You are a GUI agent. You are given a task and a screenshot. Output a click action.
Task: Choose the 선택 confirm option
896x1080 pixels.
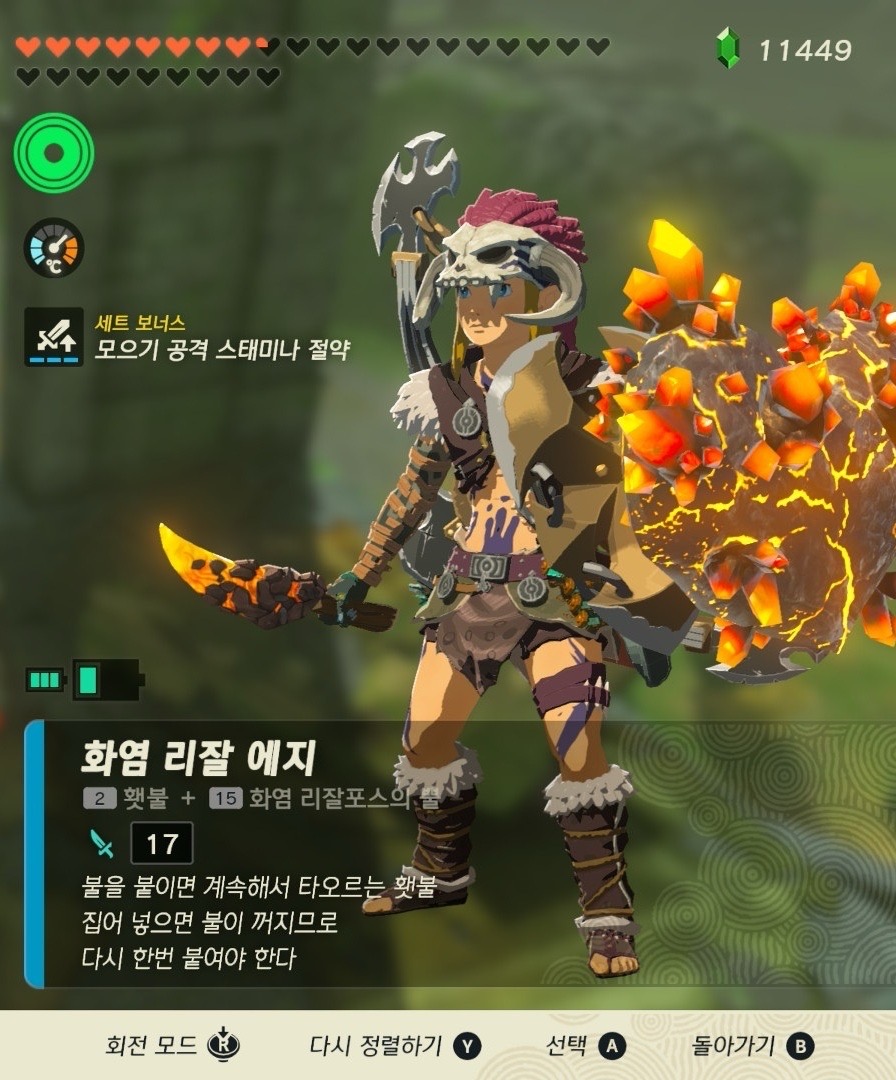(x=585, y=1046)
